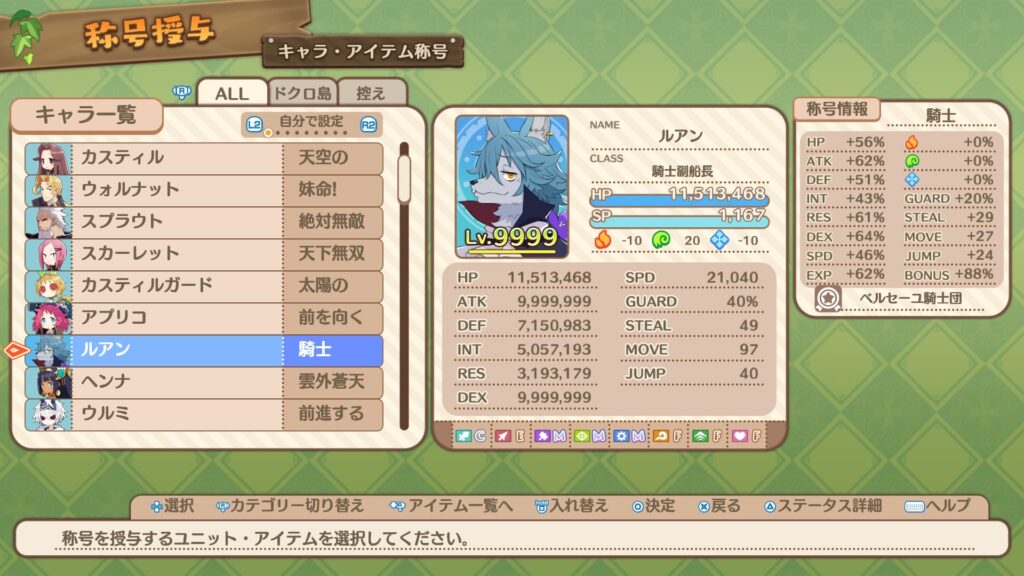Open the ドクロ島 tab
Image resolution: width=1024 pixels, height=576 pixels.
tap(303, 93)
